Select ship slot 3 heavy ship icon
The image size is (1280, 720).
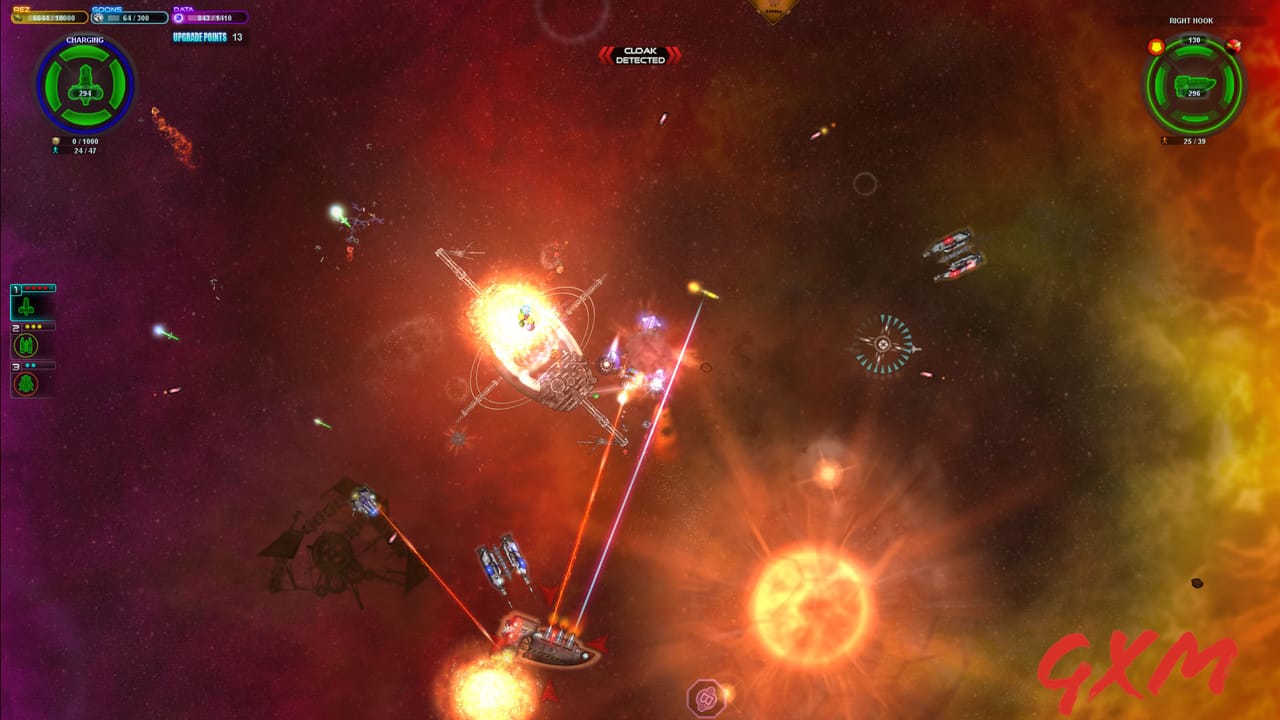[x=25, y=383]
